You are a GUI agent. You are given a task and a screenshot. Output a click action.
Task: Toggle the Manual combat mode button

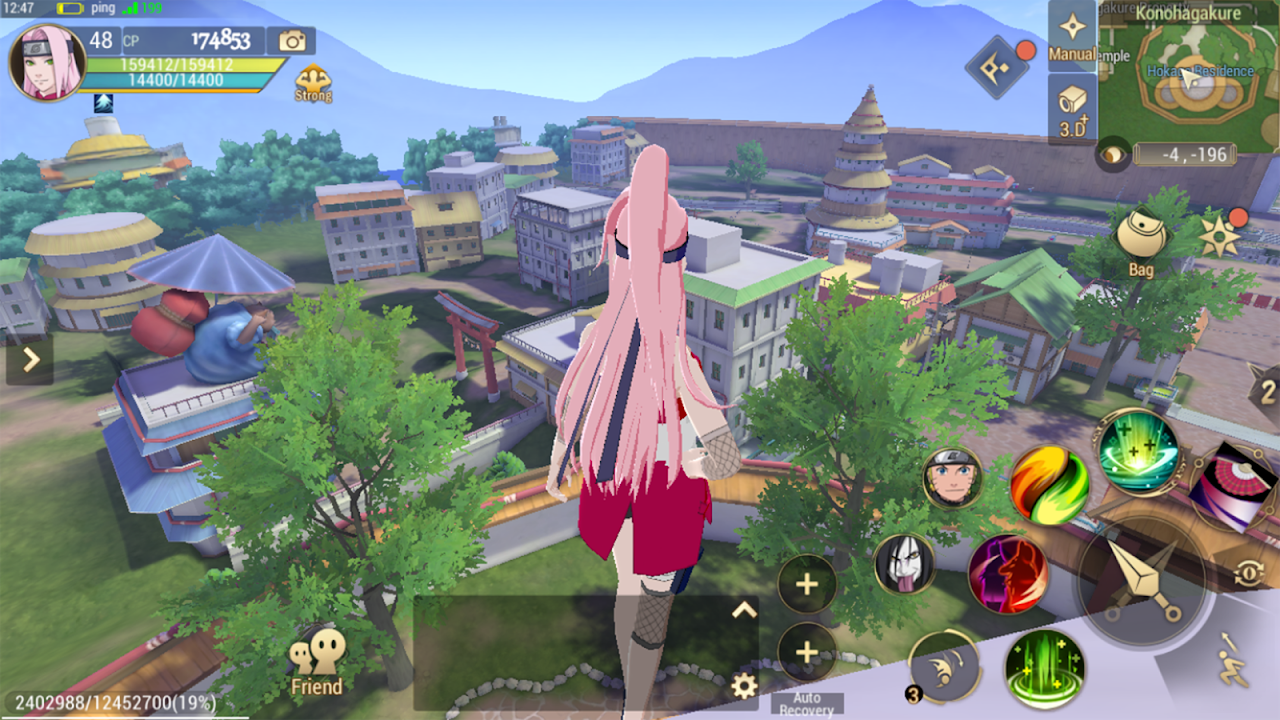(x=1072, y=36)
